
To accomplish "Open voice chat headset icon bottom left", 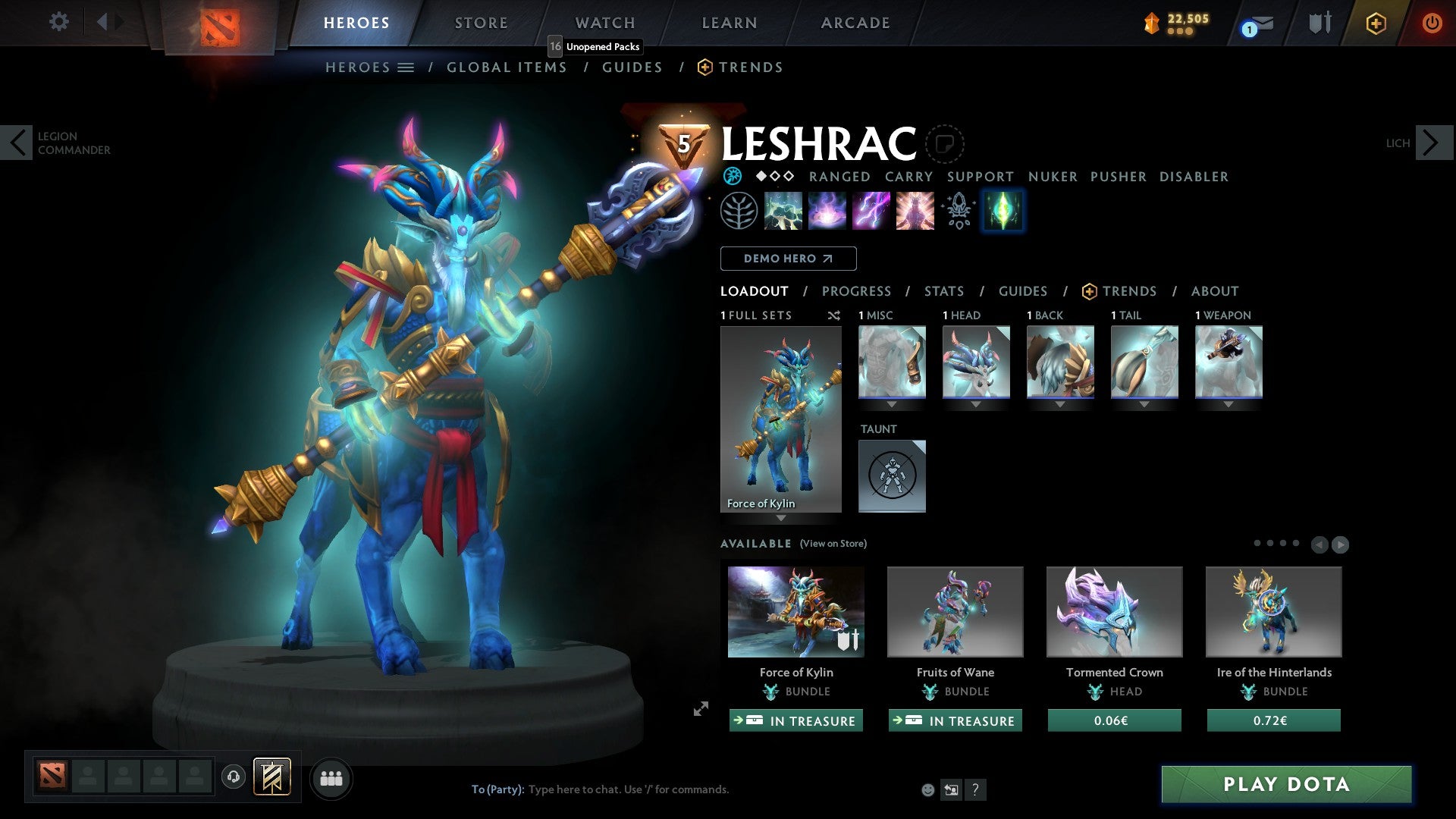I will point(233,777).
